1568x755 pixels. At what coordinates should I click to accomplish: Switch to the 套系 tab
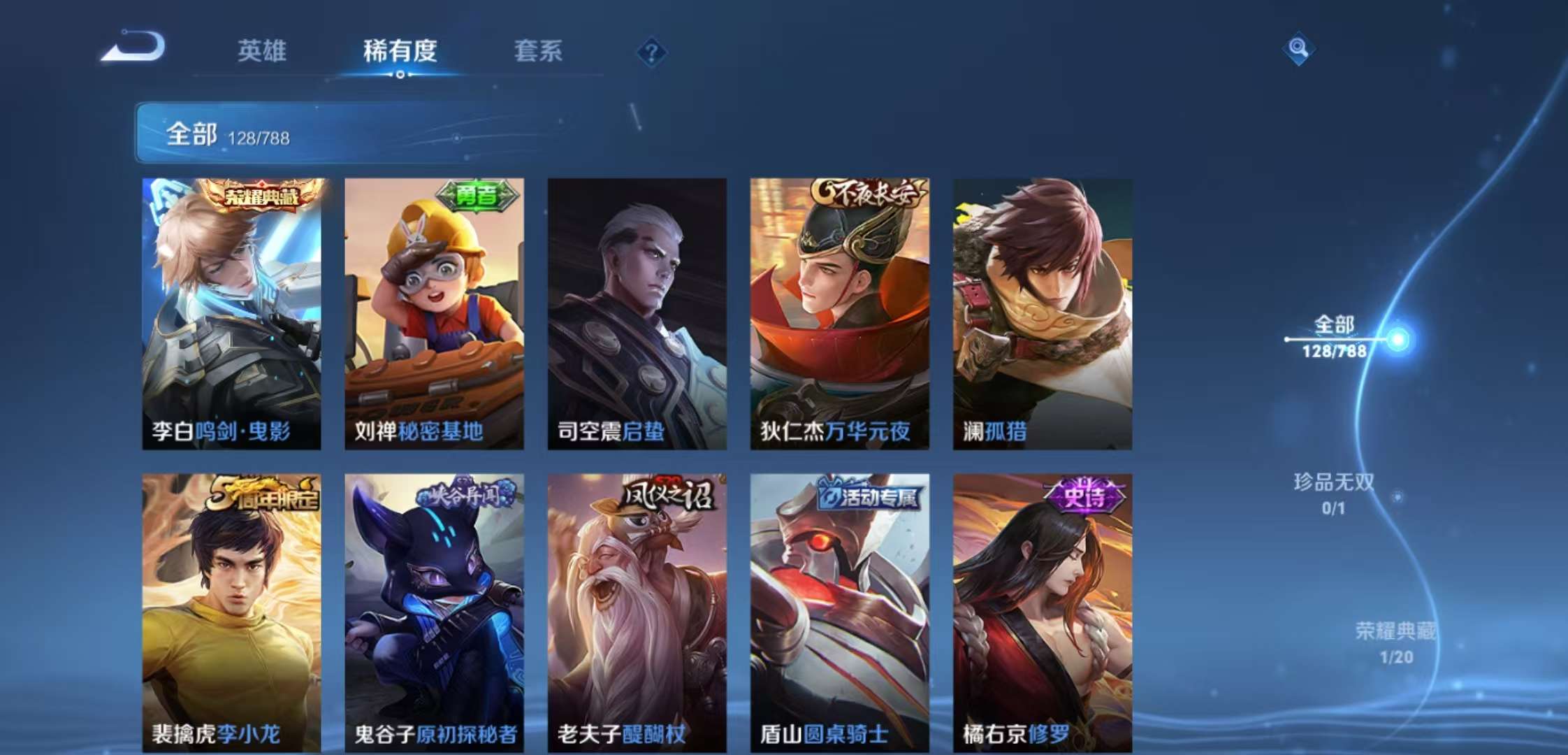pos(539,52)
